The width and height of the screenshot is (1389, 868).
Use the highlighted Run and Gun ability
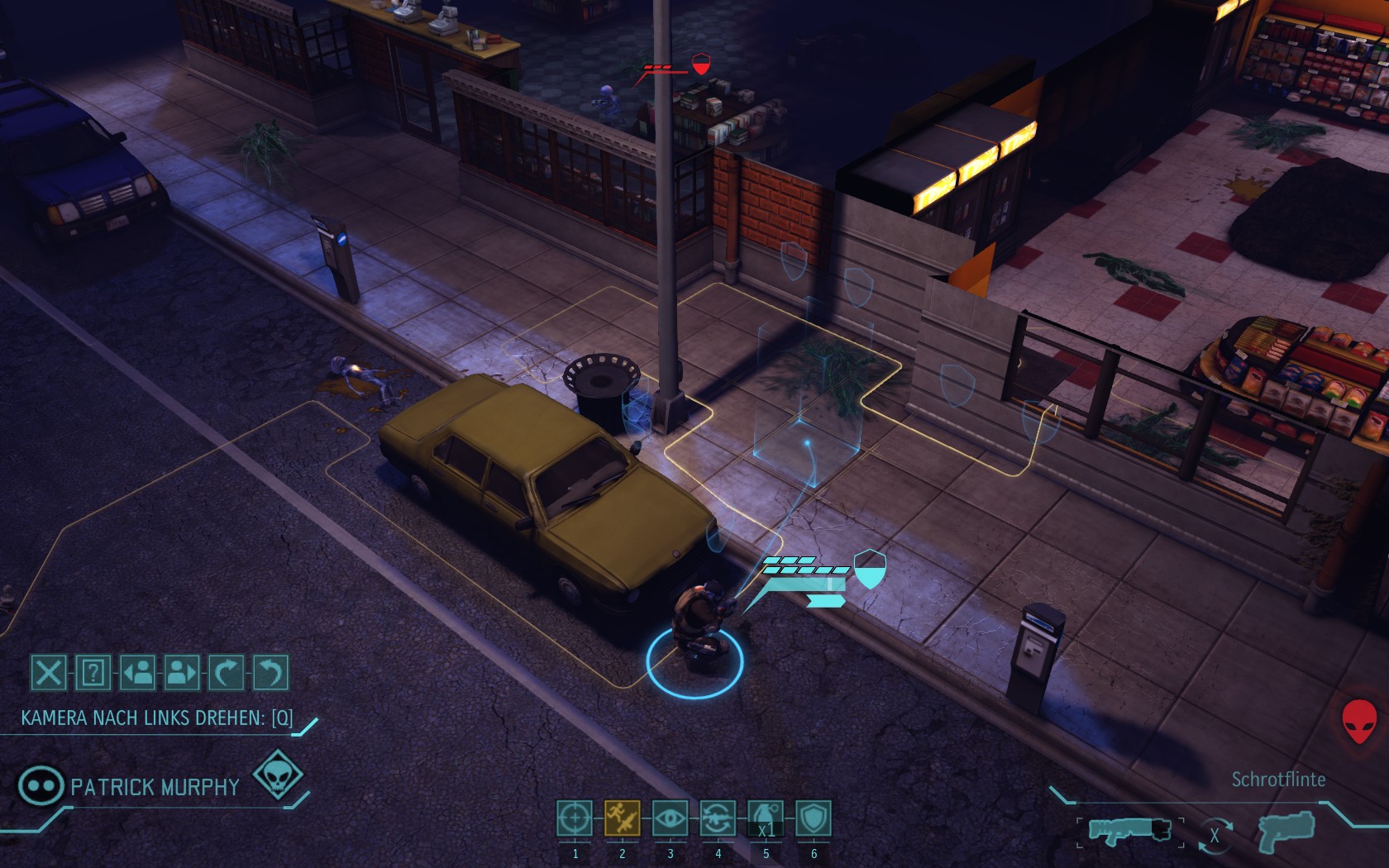(623, 819)
